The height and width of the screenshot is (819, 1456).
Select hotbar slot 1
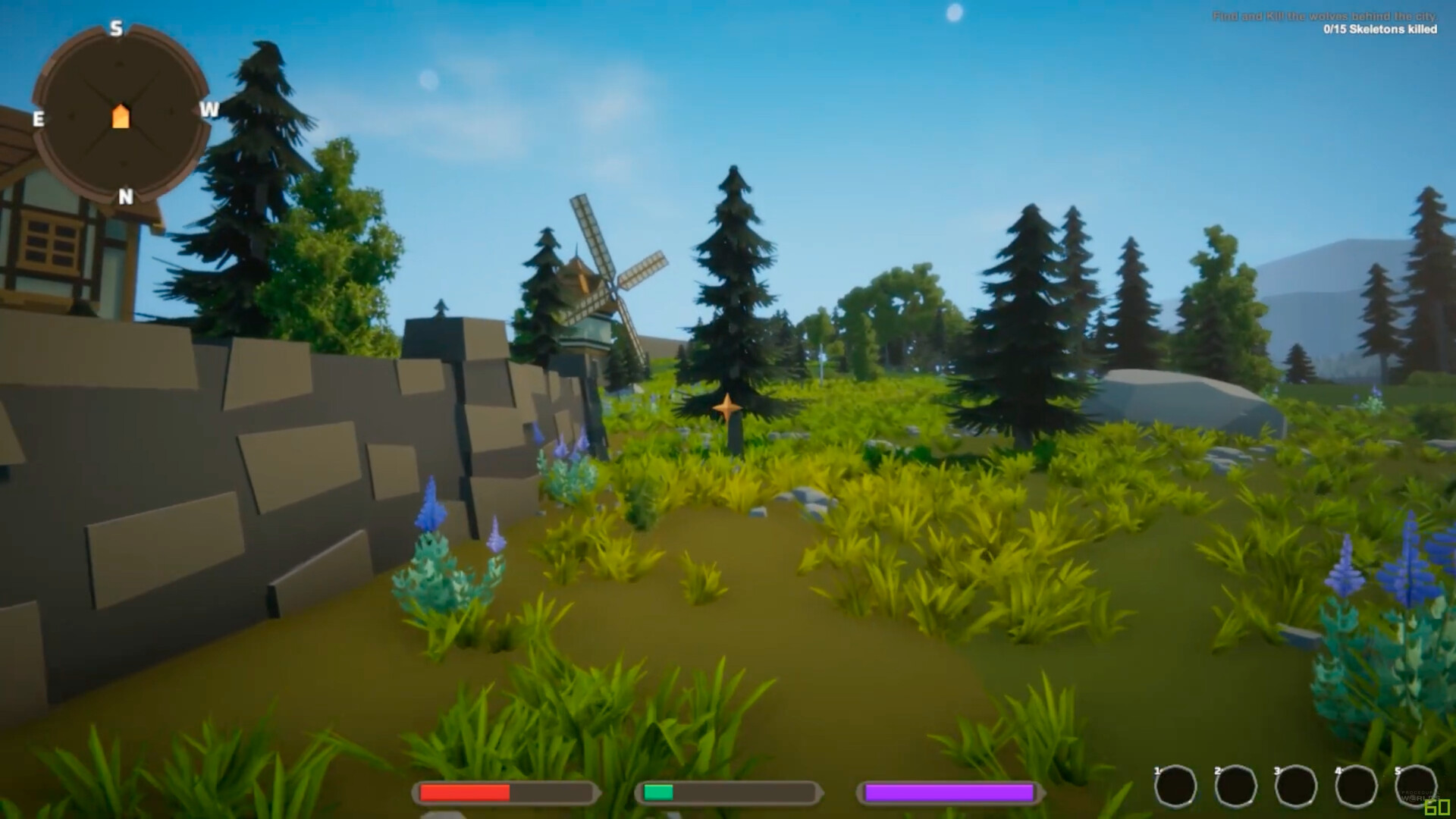[x=1176, y=786]
